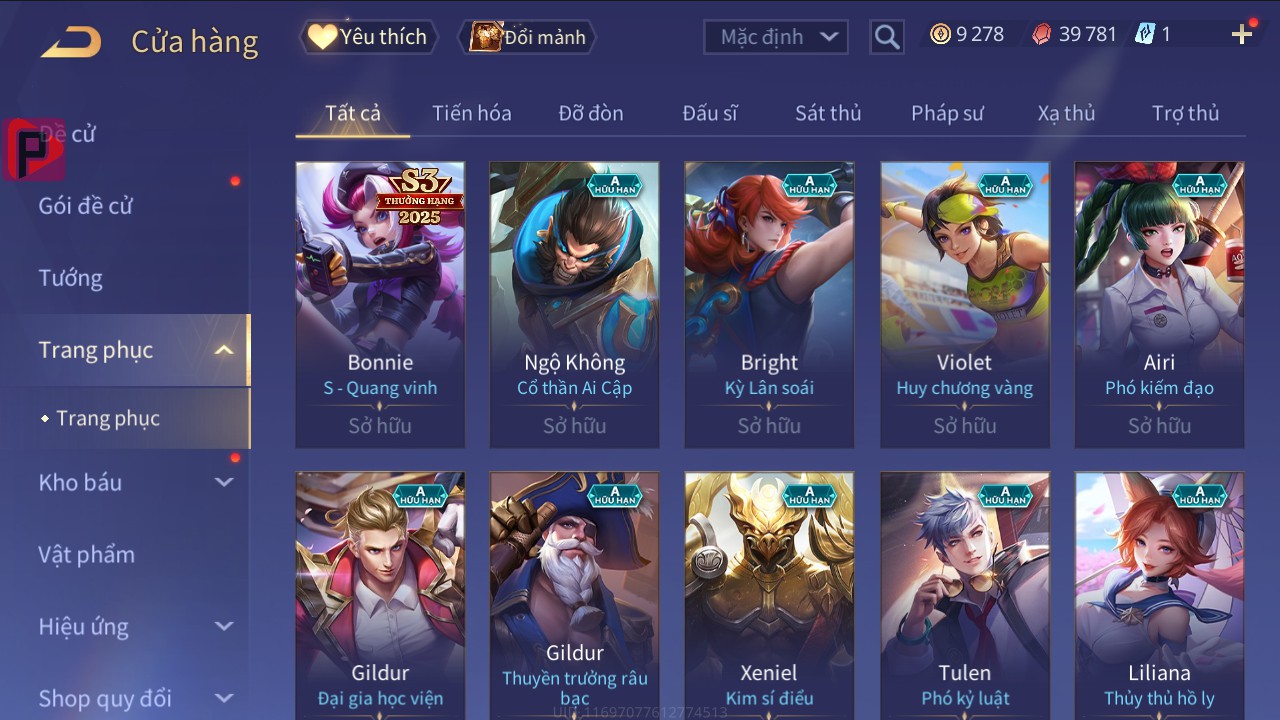Open the Yêu thích favorites list
This screenshot has height=720, width=1280.
point(368,37)
